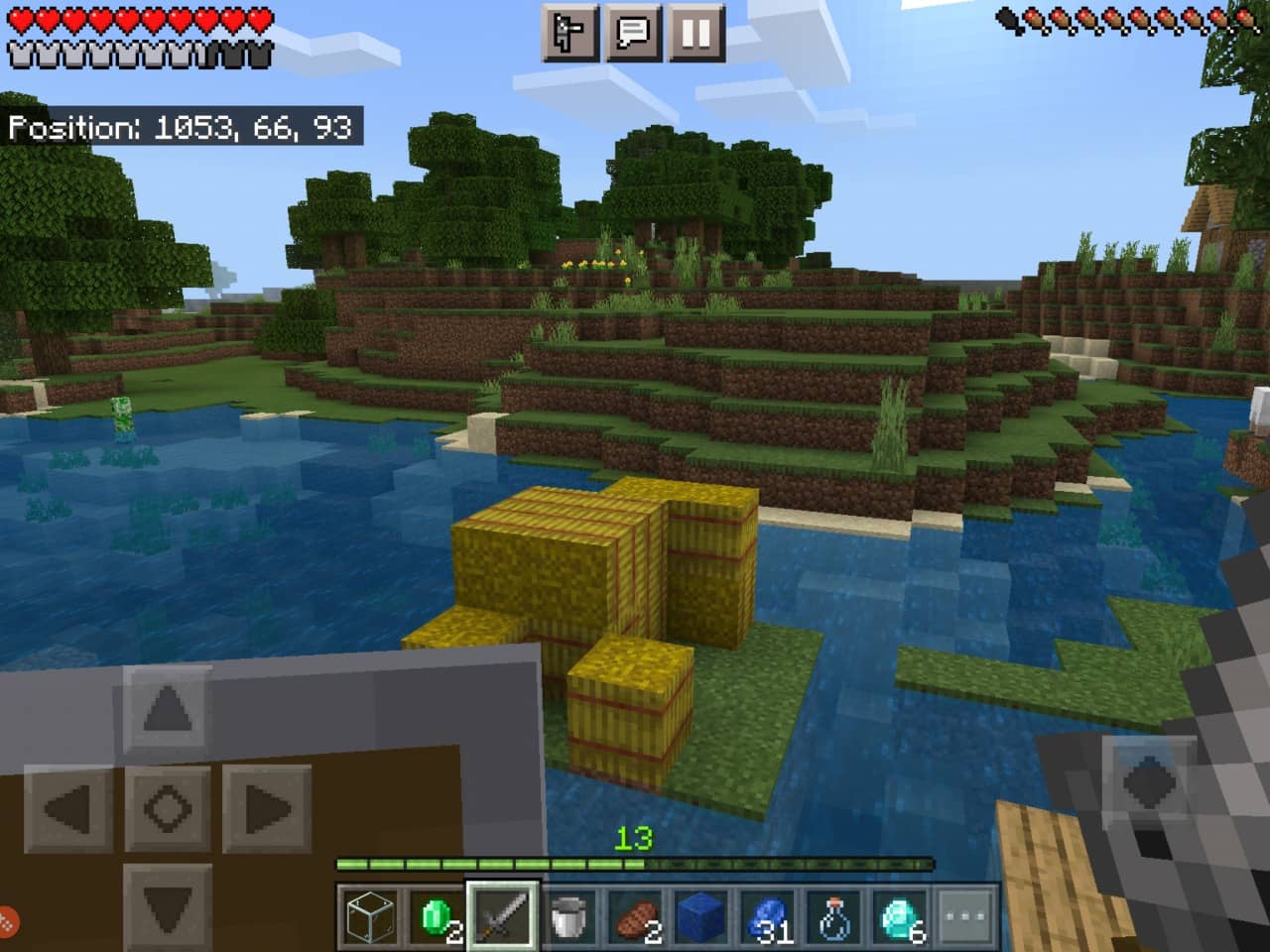This screenshot has height=952, width=1270.
Task: Select the iron sword hotbar slot
Action: point(503,915)
